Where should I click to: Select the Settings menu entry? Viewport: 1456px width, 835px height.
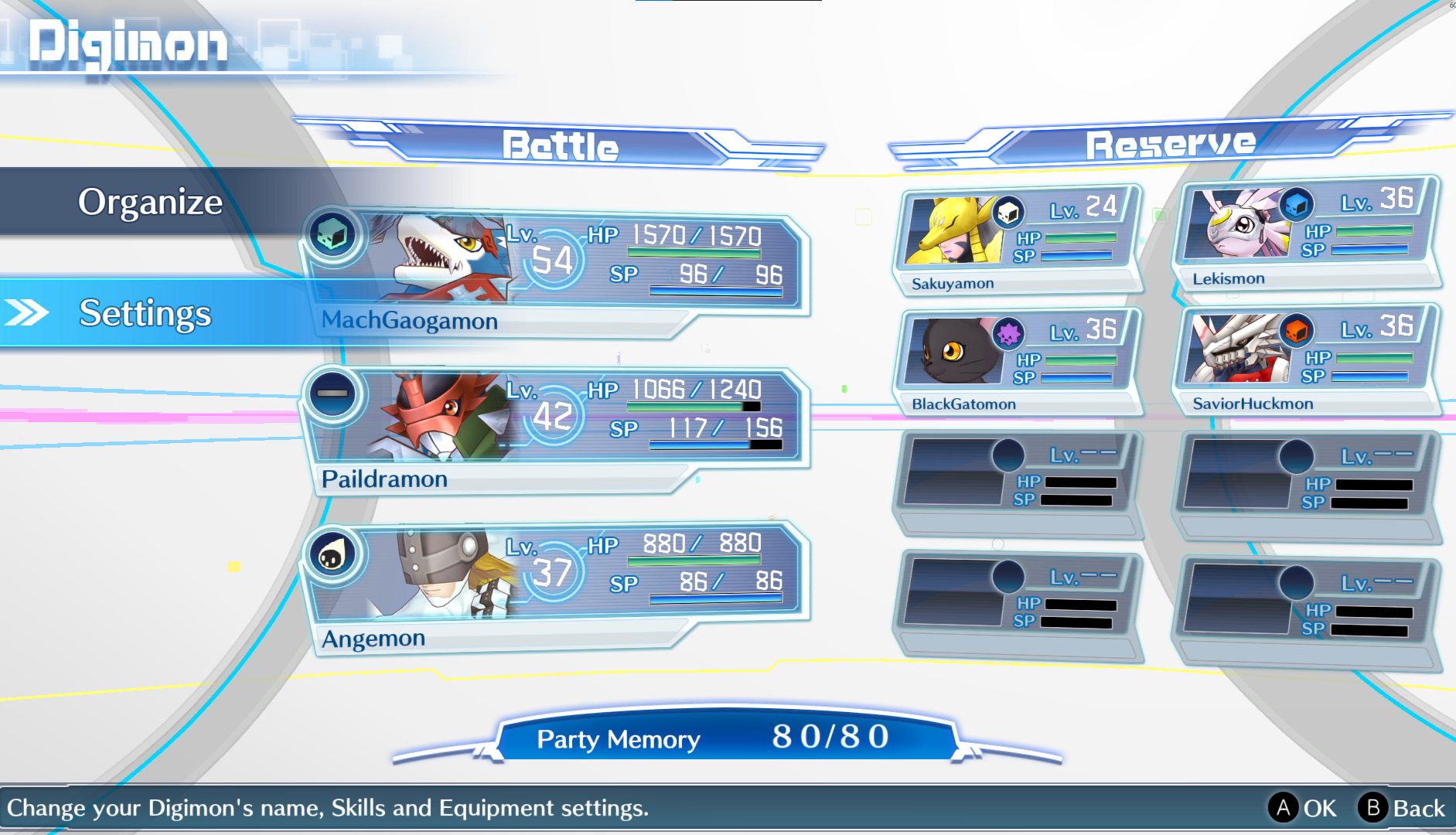tap(145, 313)
